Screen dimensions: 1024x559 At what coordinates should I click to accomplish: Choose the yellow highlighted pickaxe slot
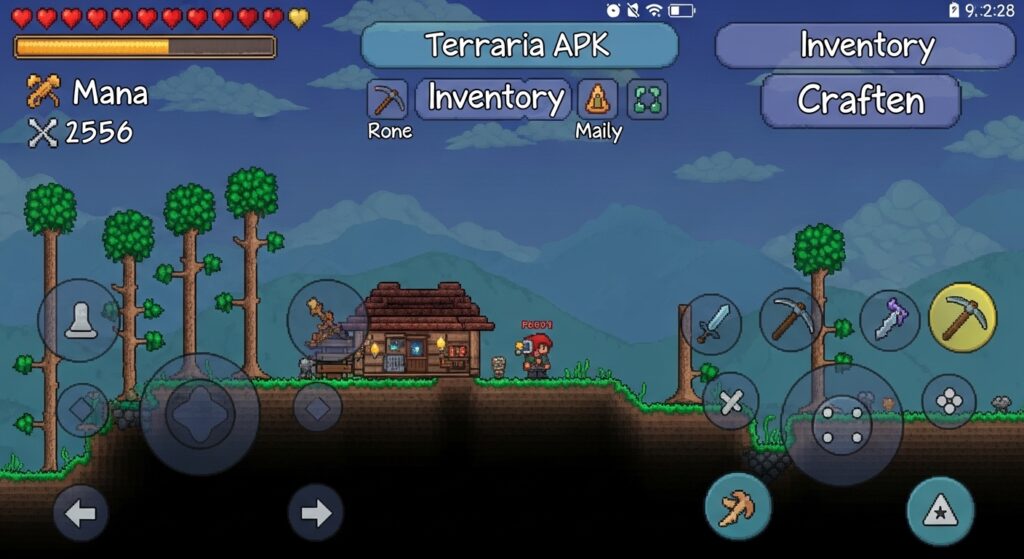[x=962, y=317]
